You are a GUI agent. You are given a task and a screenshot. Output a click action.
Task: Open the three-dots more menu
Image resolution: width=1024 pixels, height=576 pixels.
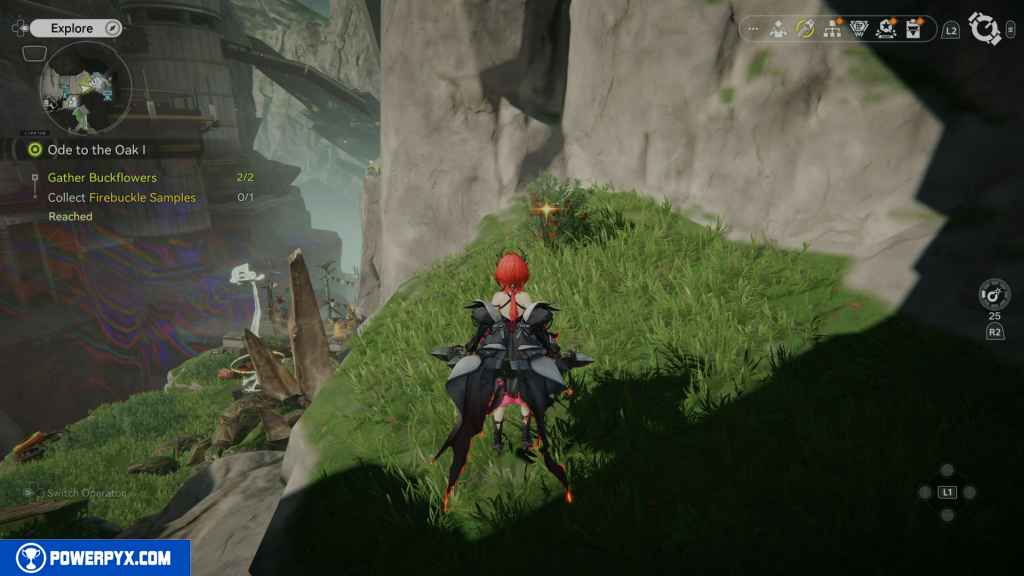pyautogui.click(x=753, y=30)
